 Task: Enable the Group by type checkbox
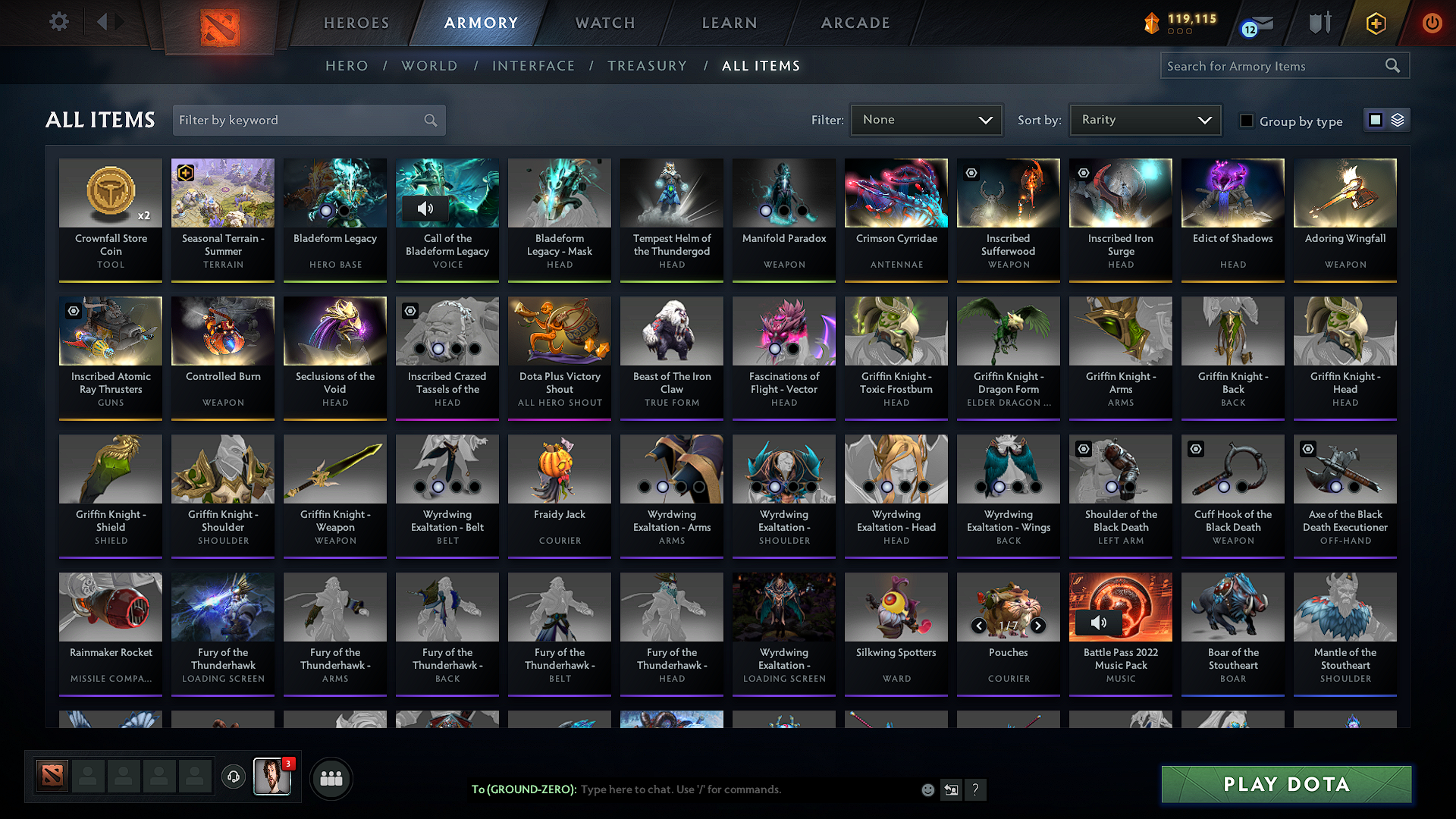coord(1247,121)
